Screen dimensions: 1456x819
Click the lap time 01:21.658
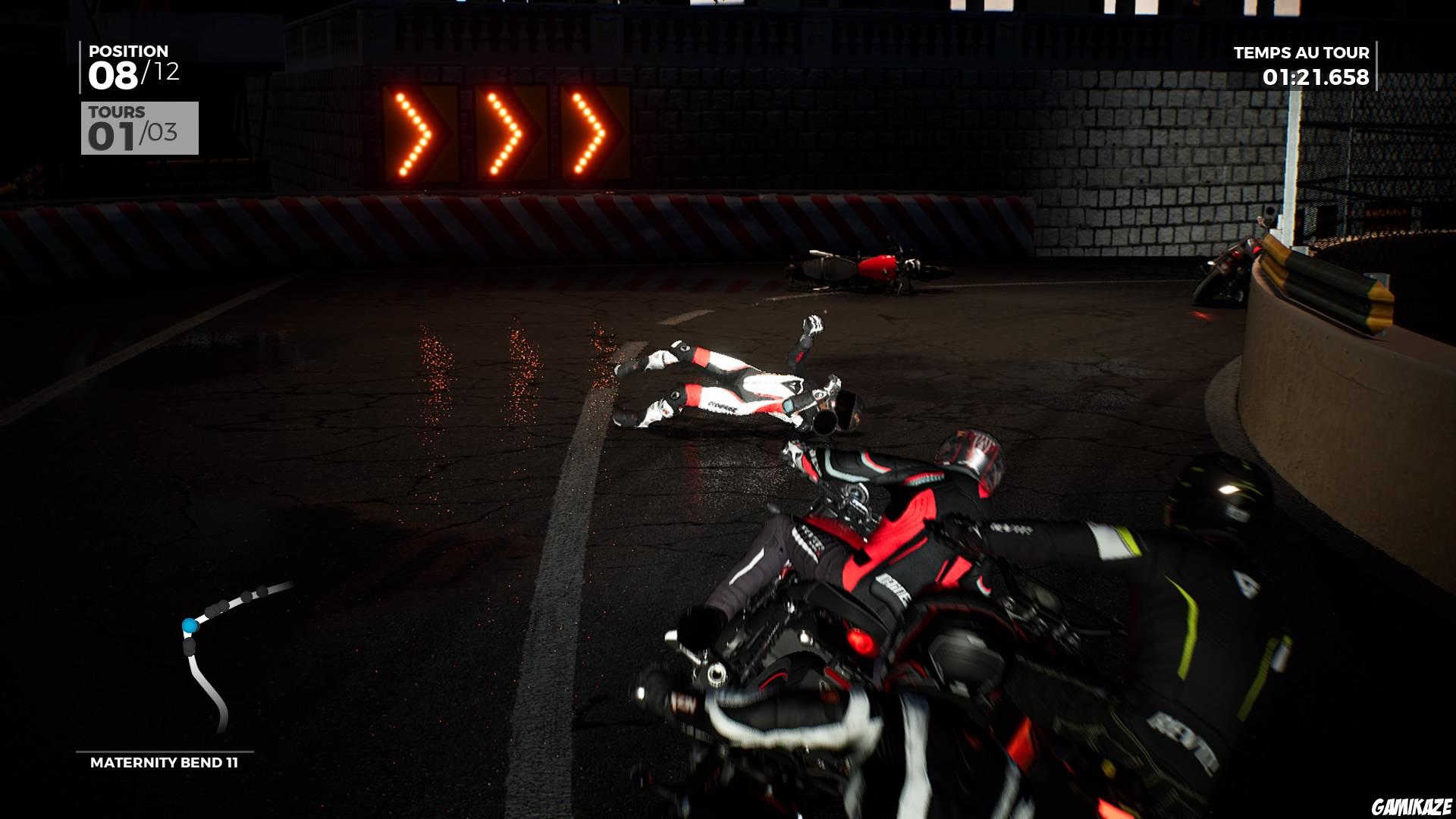(x=1316, y=76)
